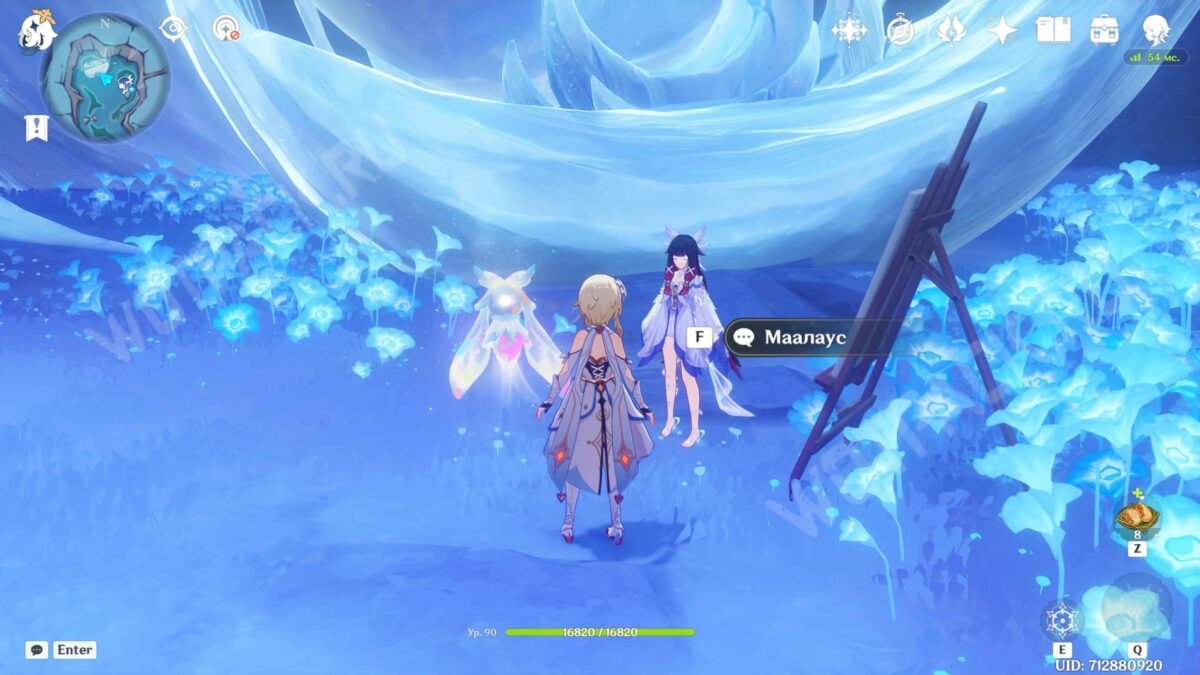Use the food quick-slot item
Screen dimensions: 1200x675
[x=1137, y=518]
